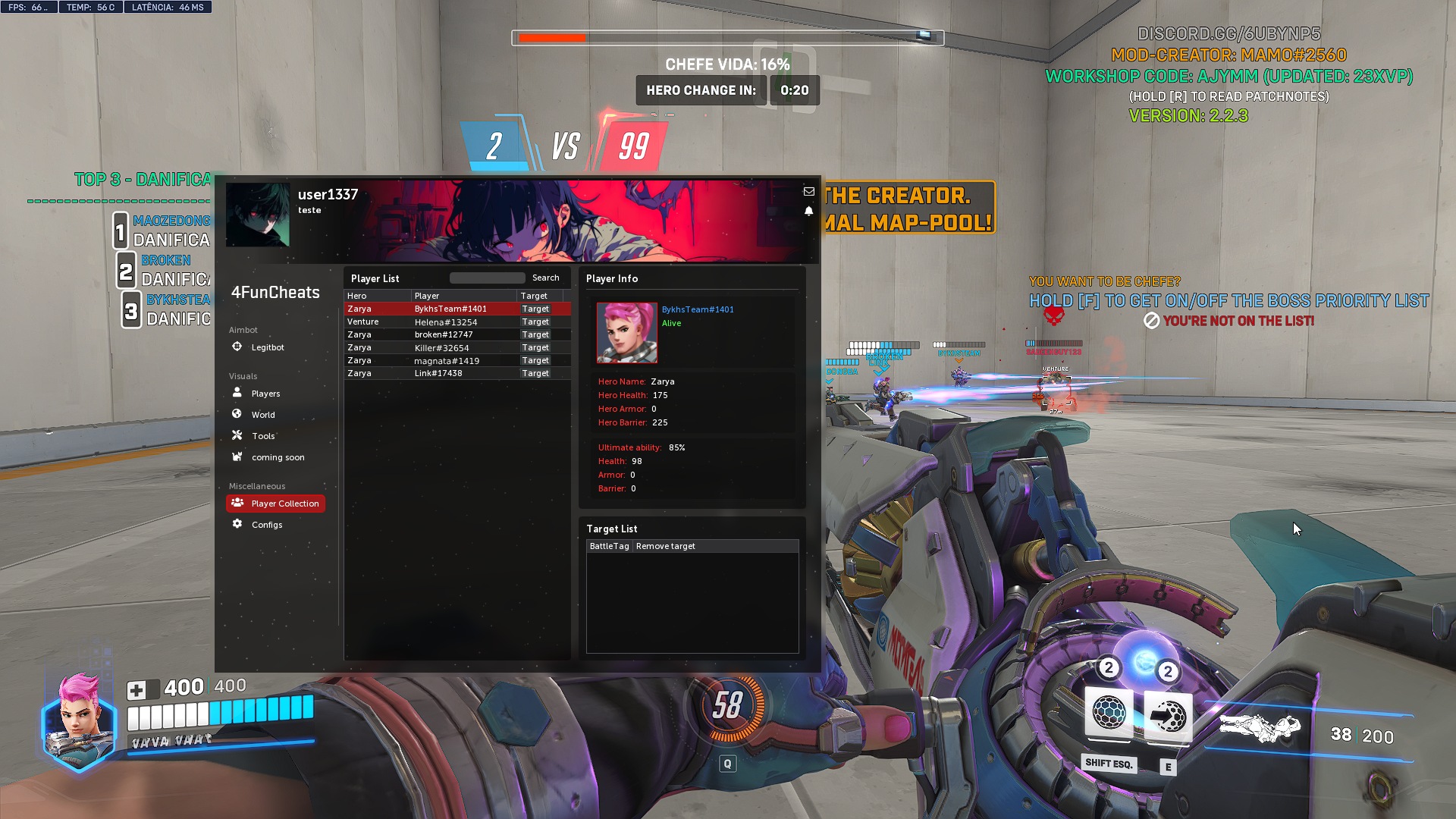The width and height of the screenshot is (1456, 819).
Task: Open the Legitbot section
Action: (267, 347)
